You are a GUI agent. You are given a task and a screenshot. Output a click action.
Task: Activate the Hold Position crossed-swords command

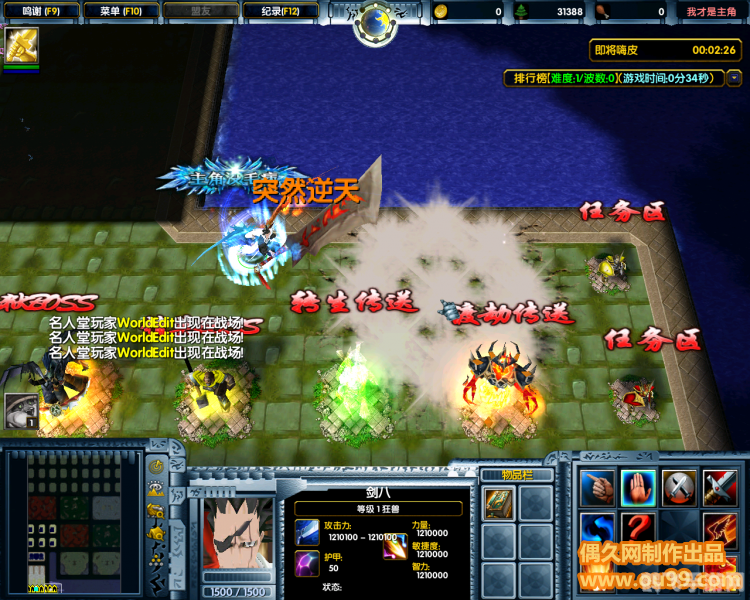point(679,488)
